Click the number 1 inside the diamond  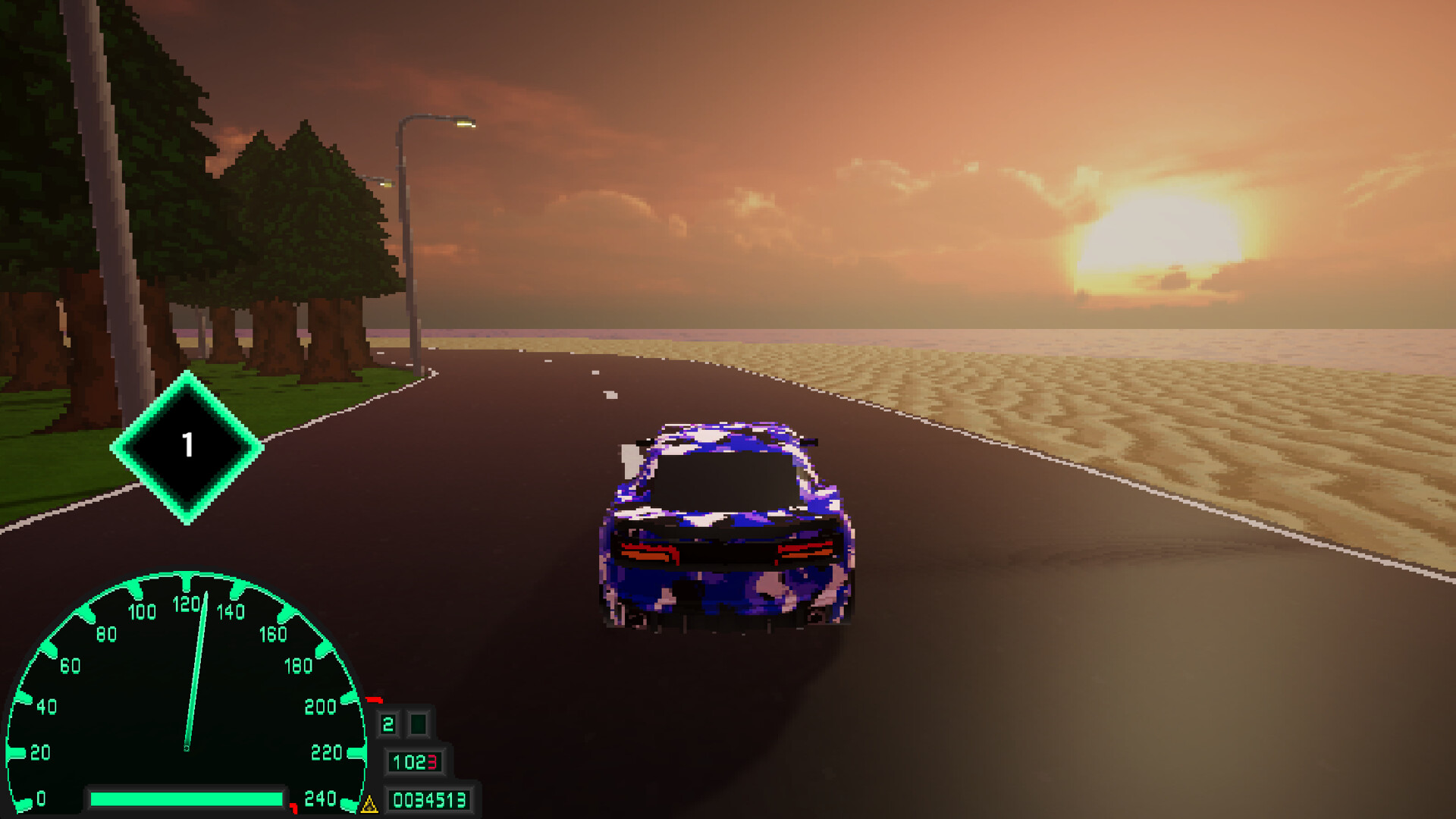click(188, 444)
